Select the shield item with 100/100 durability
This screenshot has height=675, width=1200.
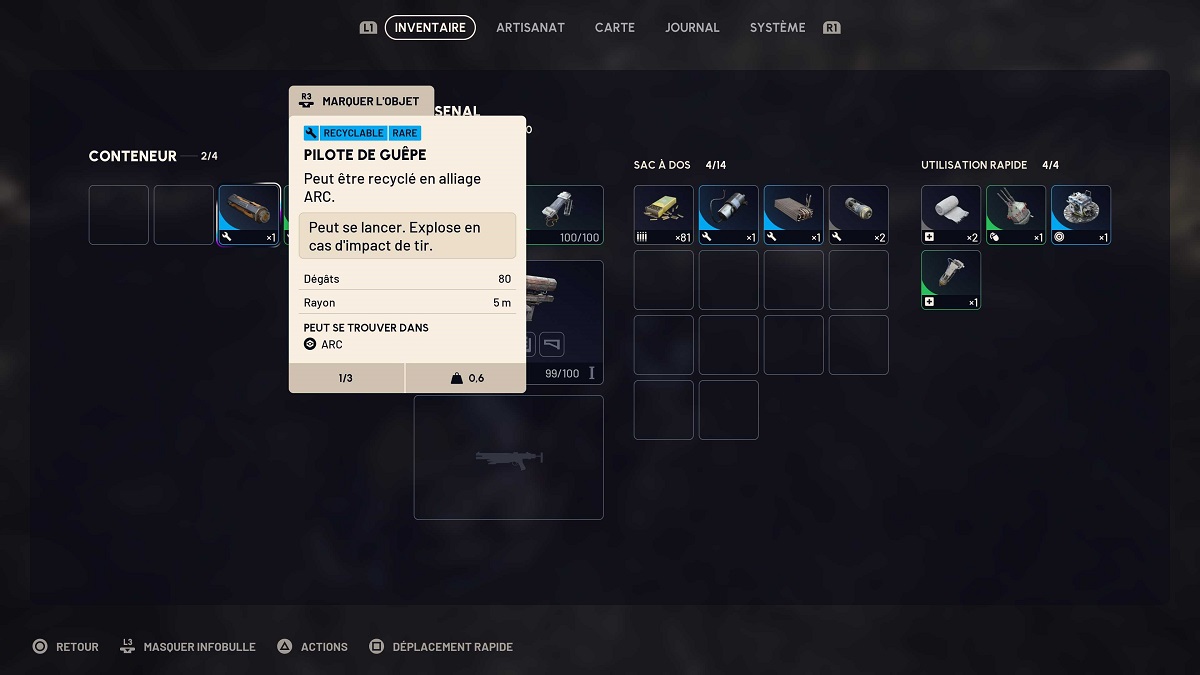tap(566, 214)
